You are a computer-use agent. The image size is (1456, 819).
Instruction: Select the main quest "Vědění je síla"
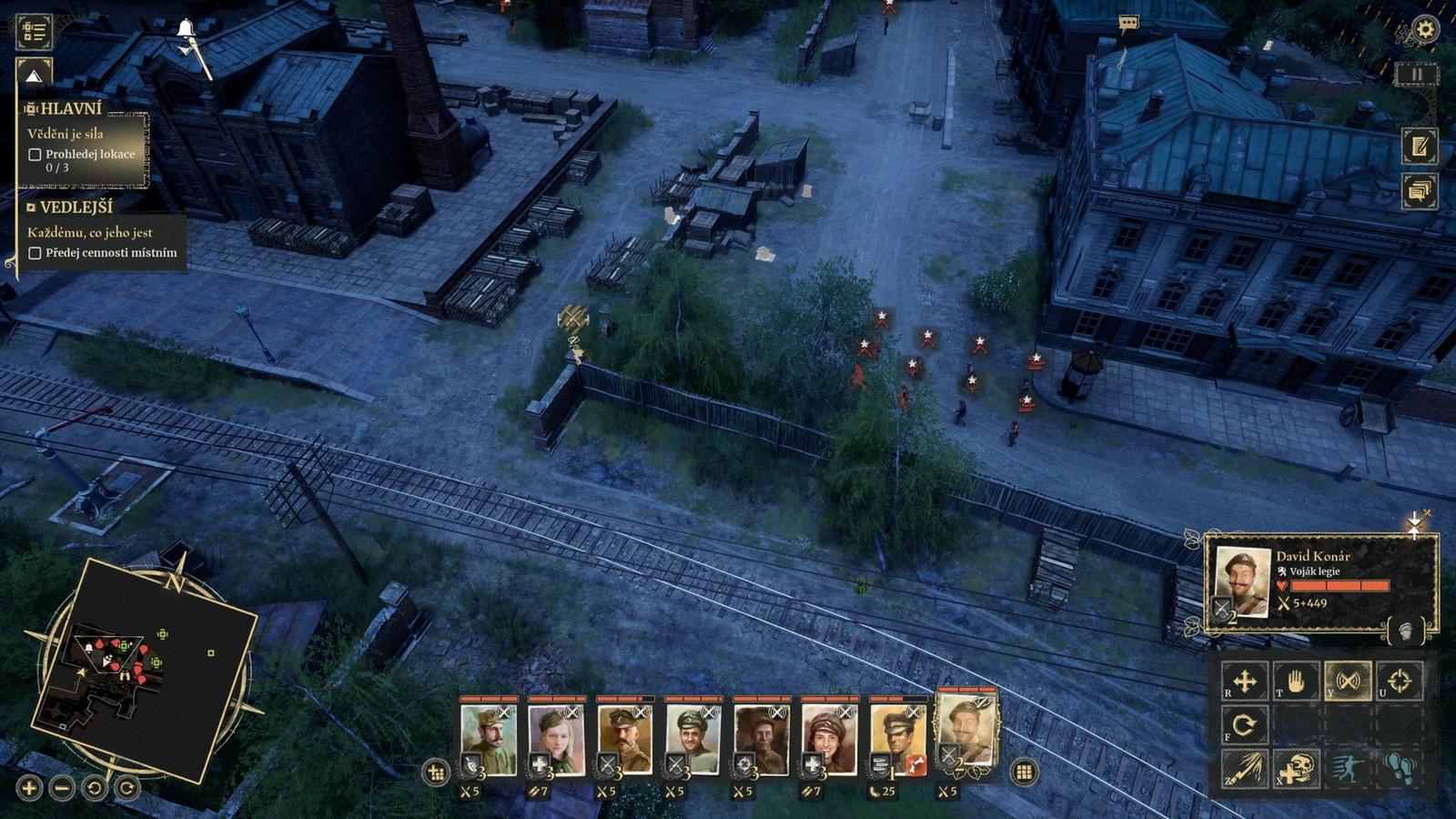click(x=65, y=134)
